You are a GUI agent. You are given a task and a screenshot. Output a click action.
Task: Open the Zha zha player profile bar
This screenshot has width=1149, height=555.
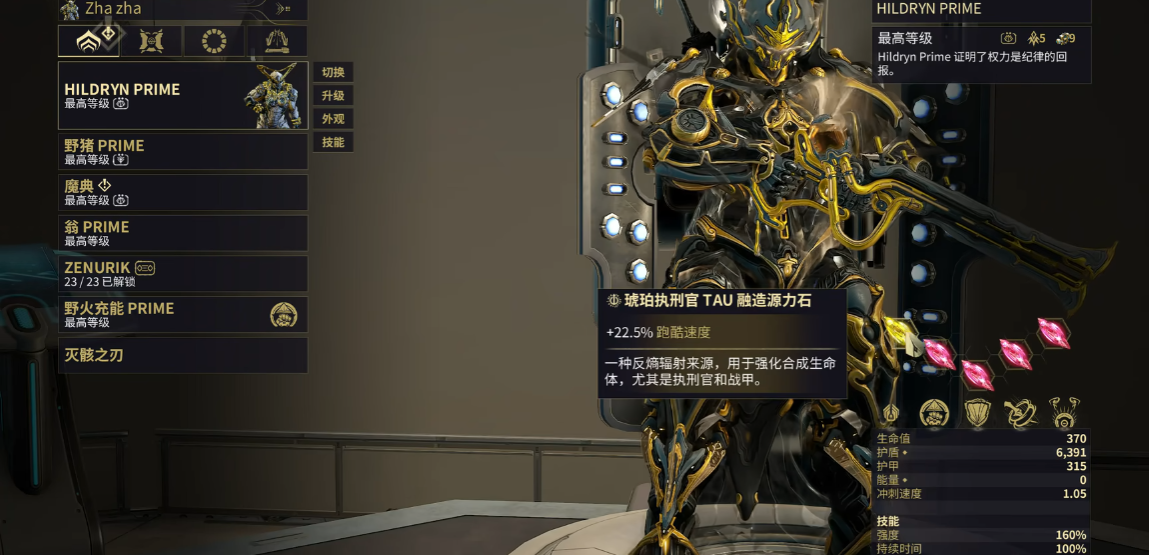(x=183, y=9)
